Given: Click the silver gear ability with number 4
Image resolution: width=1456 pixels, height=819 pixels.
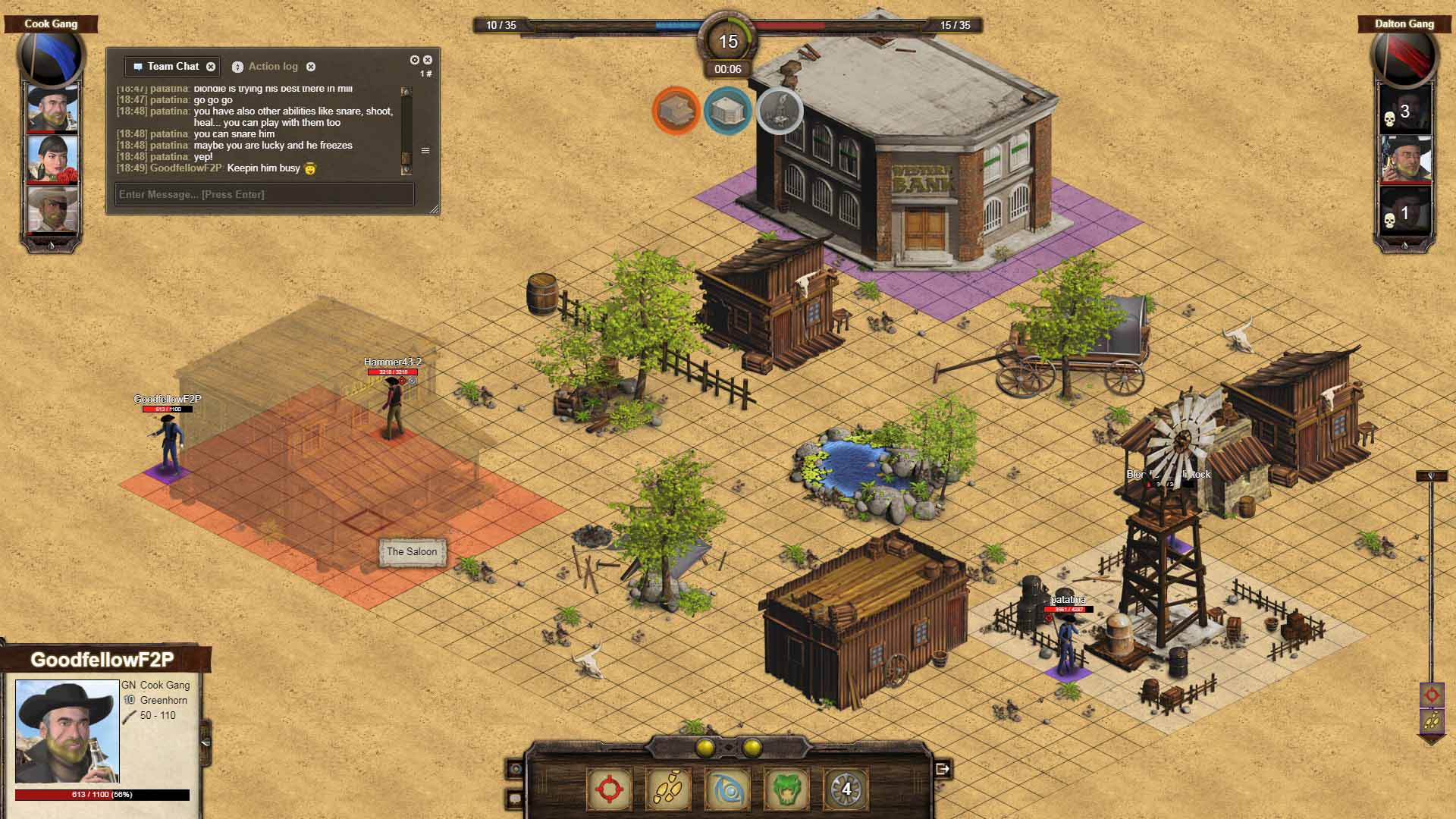Looking at the screenshot, I should tap(846, 789).
